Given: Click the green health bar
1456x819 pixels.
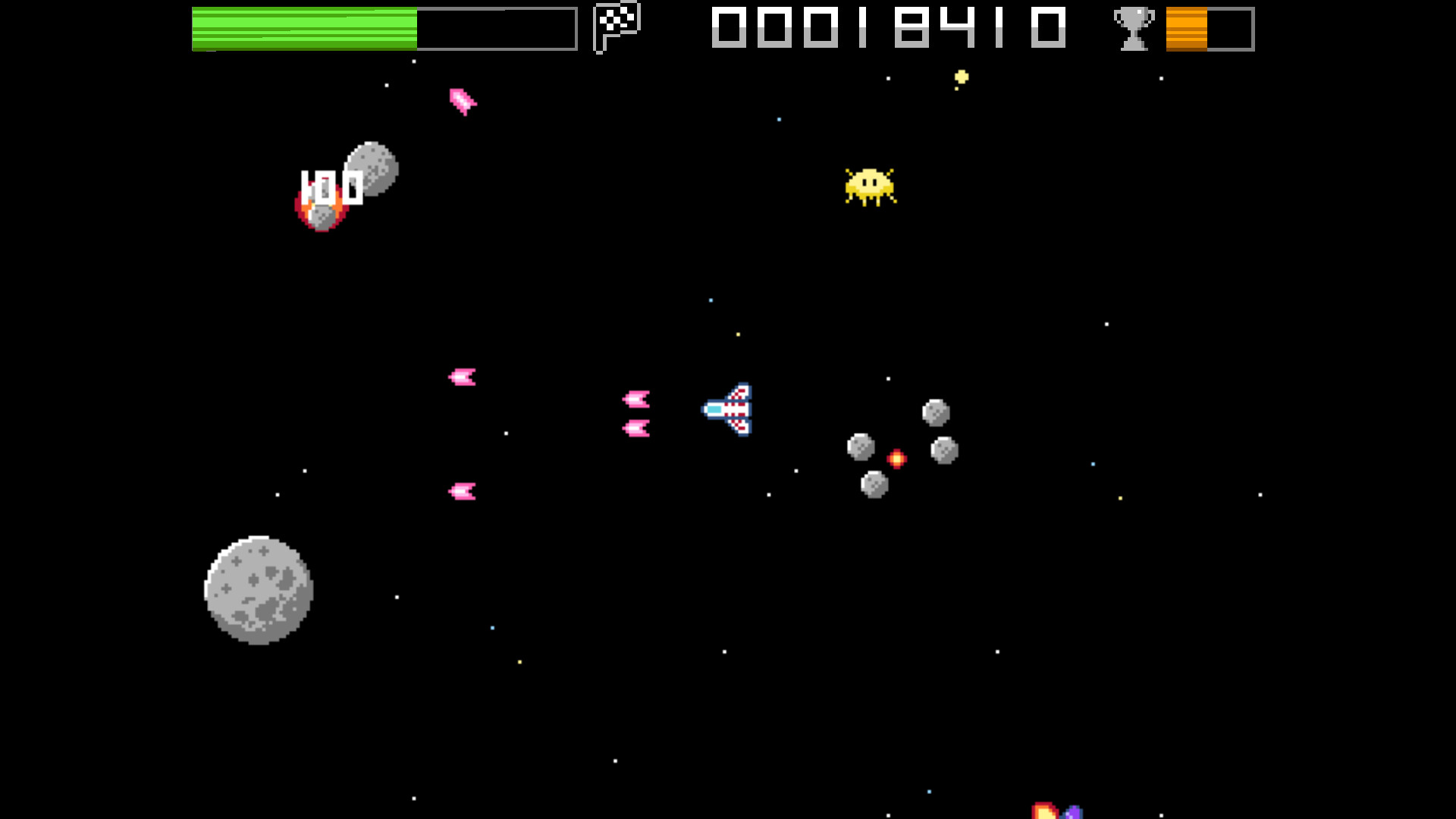Looking at the screenshot, I should click(303, 30).
